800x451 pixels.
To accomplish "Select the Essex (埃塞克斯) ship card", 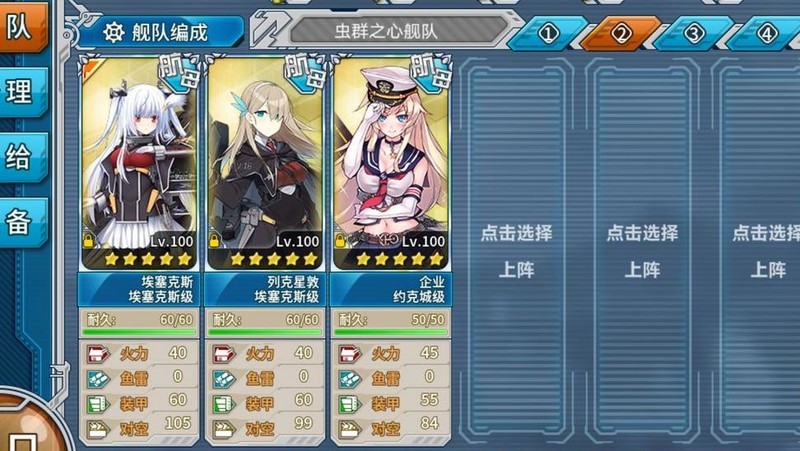I will coord(139,160).
